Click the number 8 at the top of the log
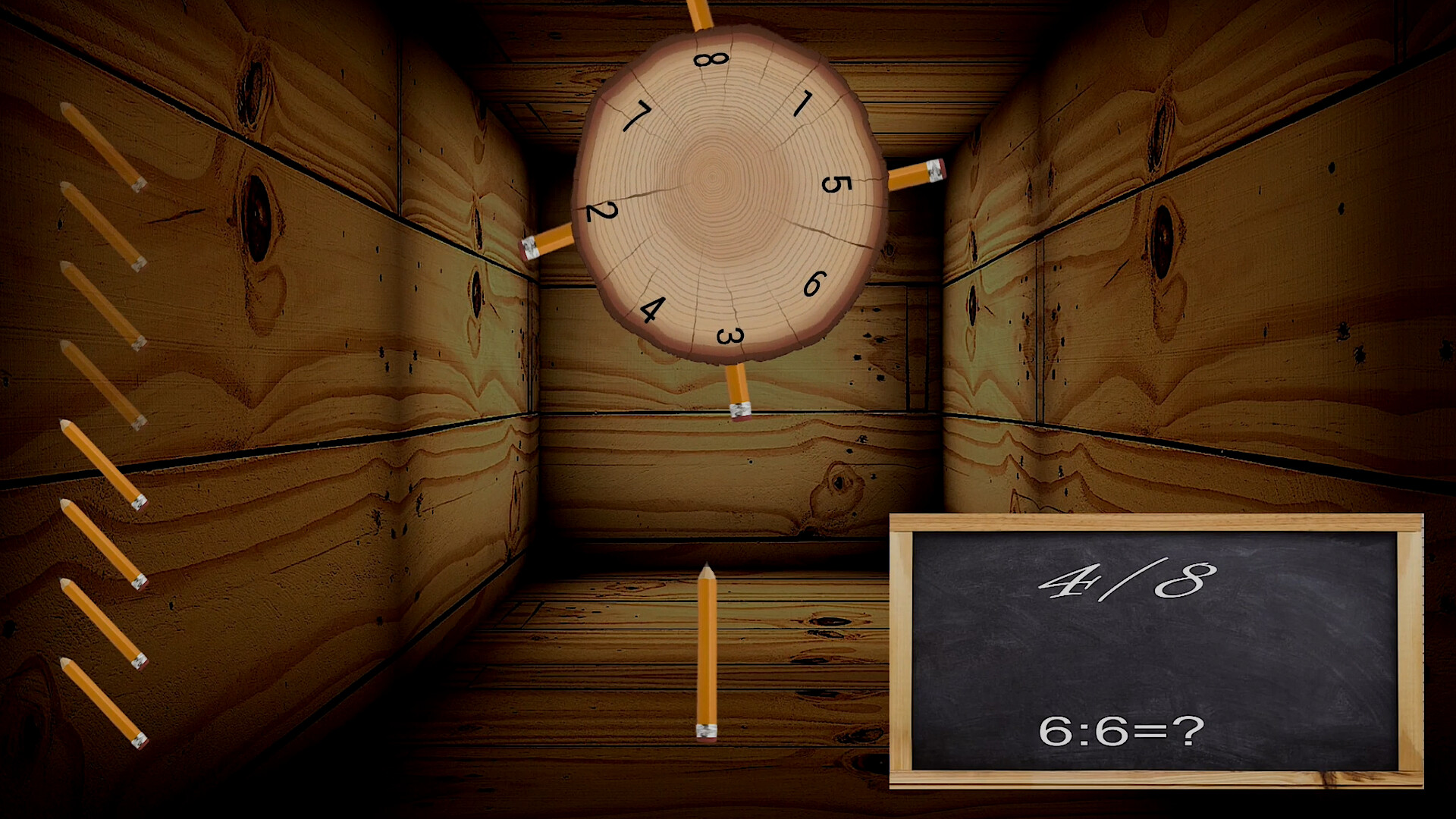The width and height of the screenshot is (1456, 819). click(x=711, y=60)
